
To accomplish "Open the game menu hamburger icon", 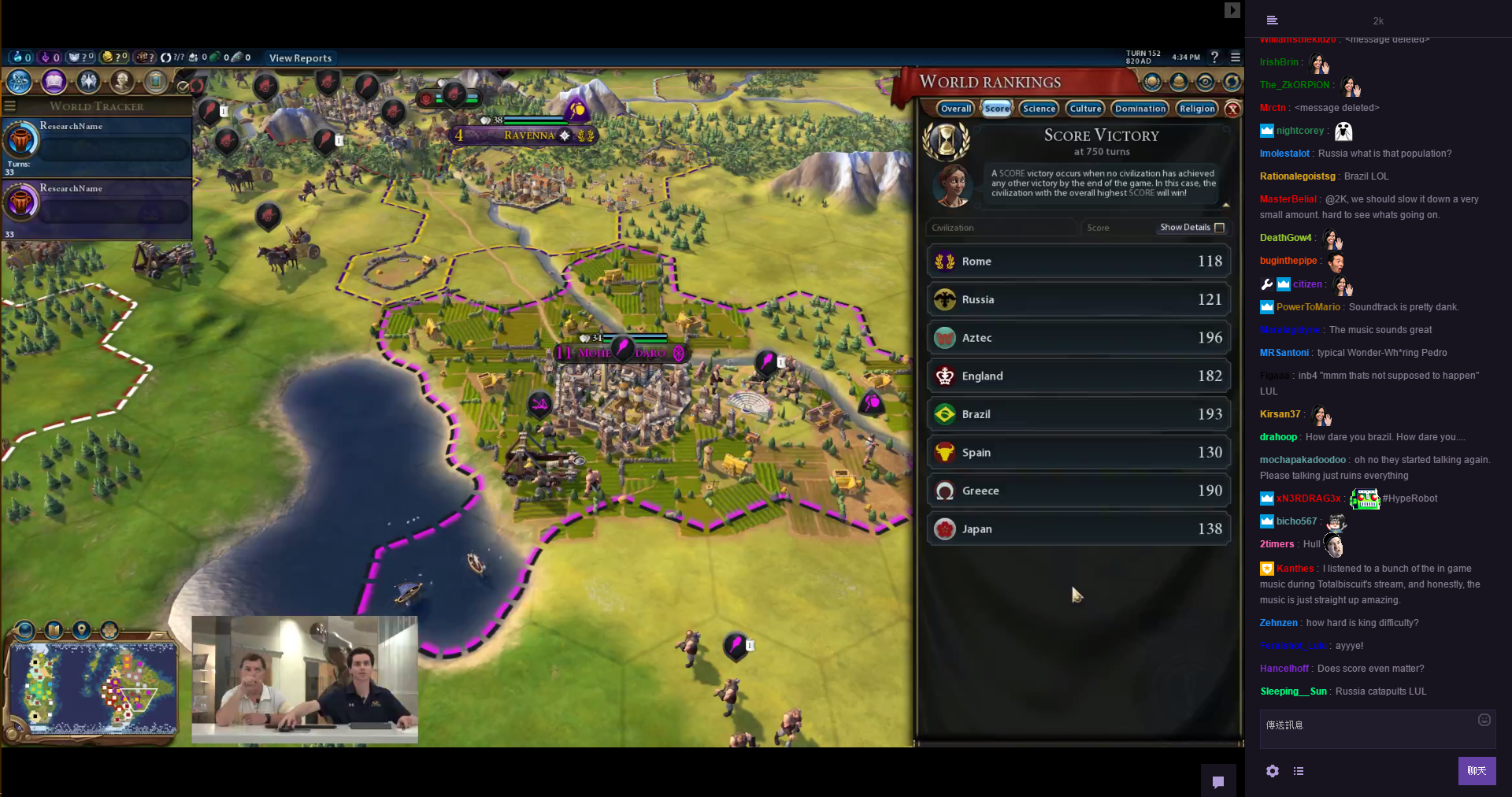I will (1236, 57).
